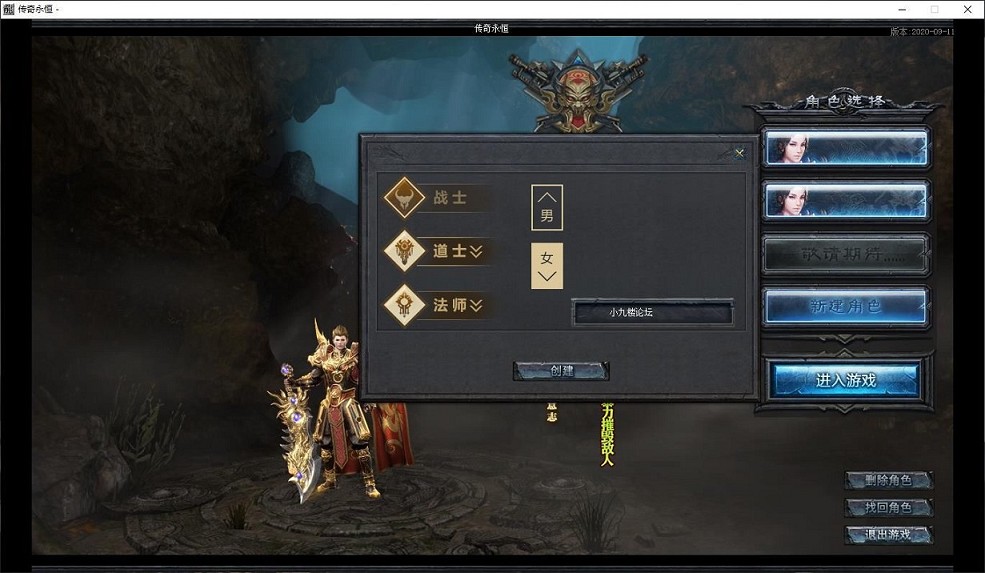Click 删除角色 delete character
The image size is (985, 573).
[888, 480]
